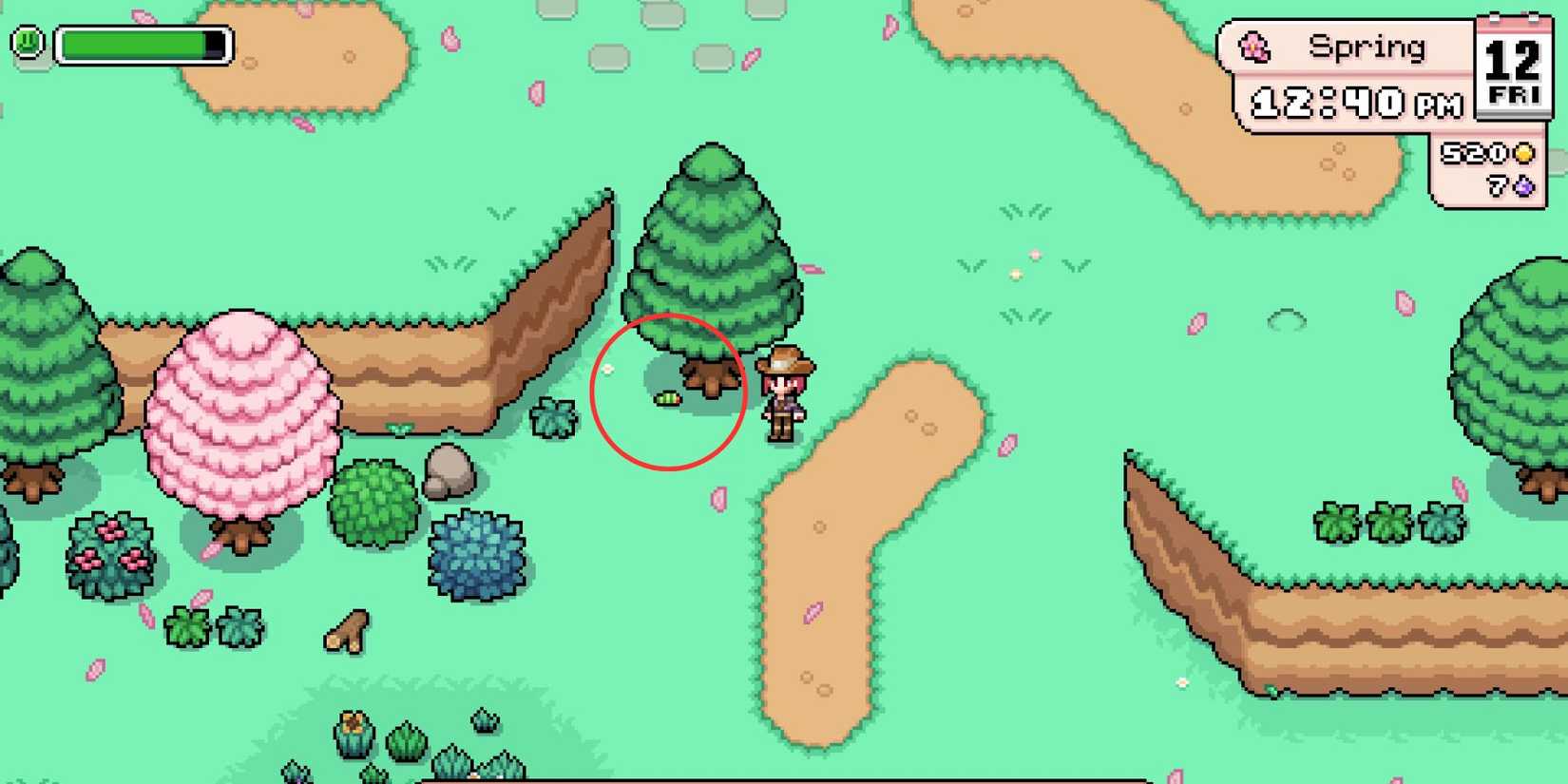Screen dimensions: 1568x784
Task: Click the fallen log on the grass
Action: [347, 632]
